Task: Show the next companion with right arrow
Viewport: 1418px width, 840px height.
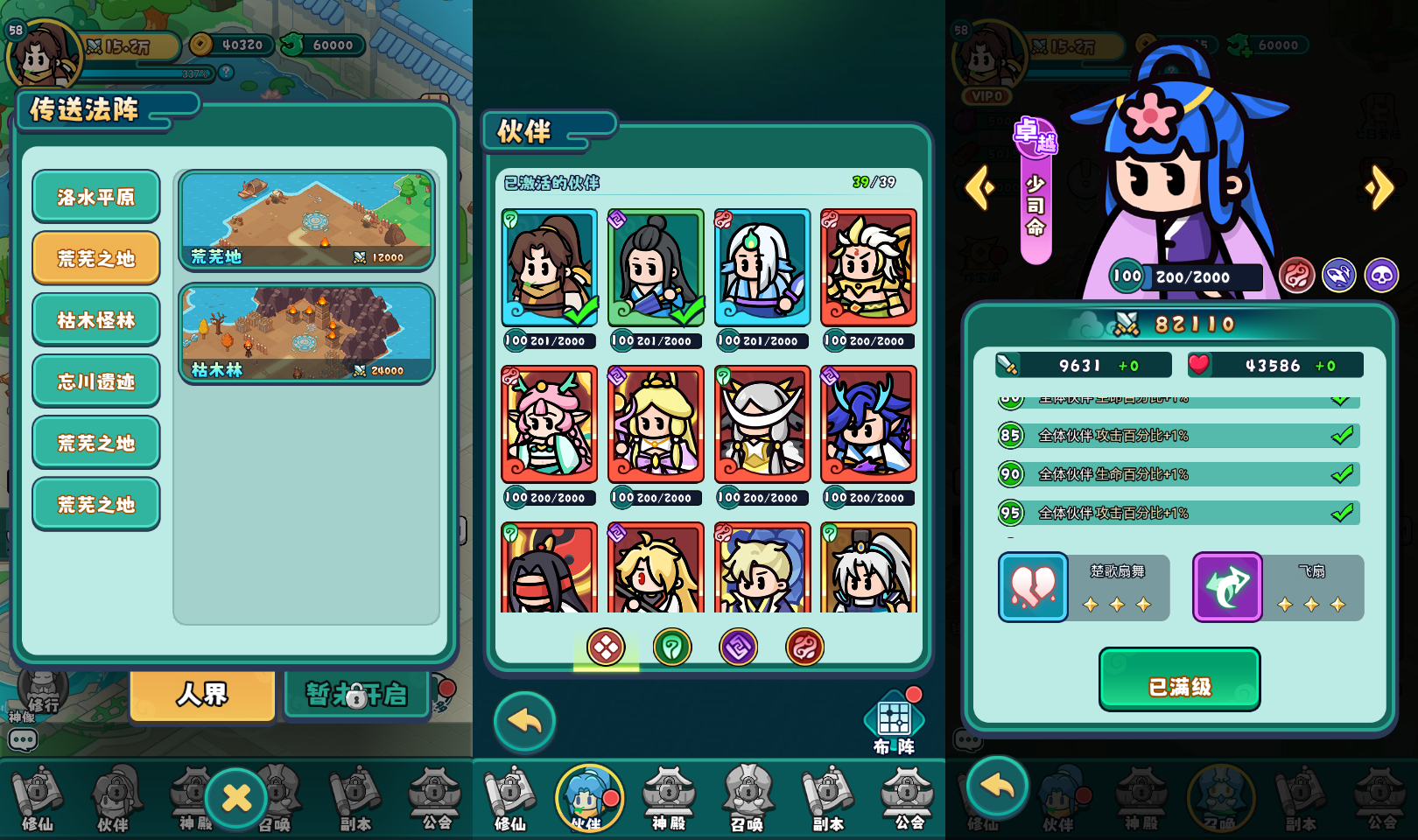Action: [x=1379, y=186]
